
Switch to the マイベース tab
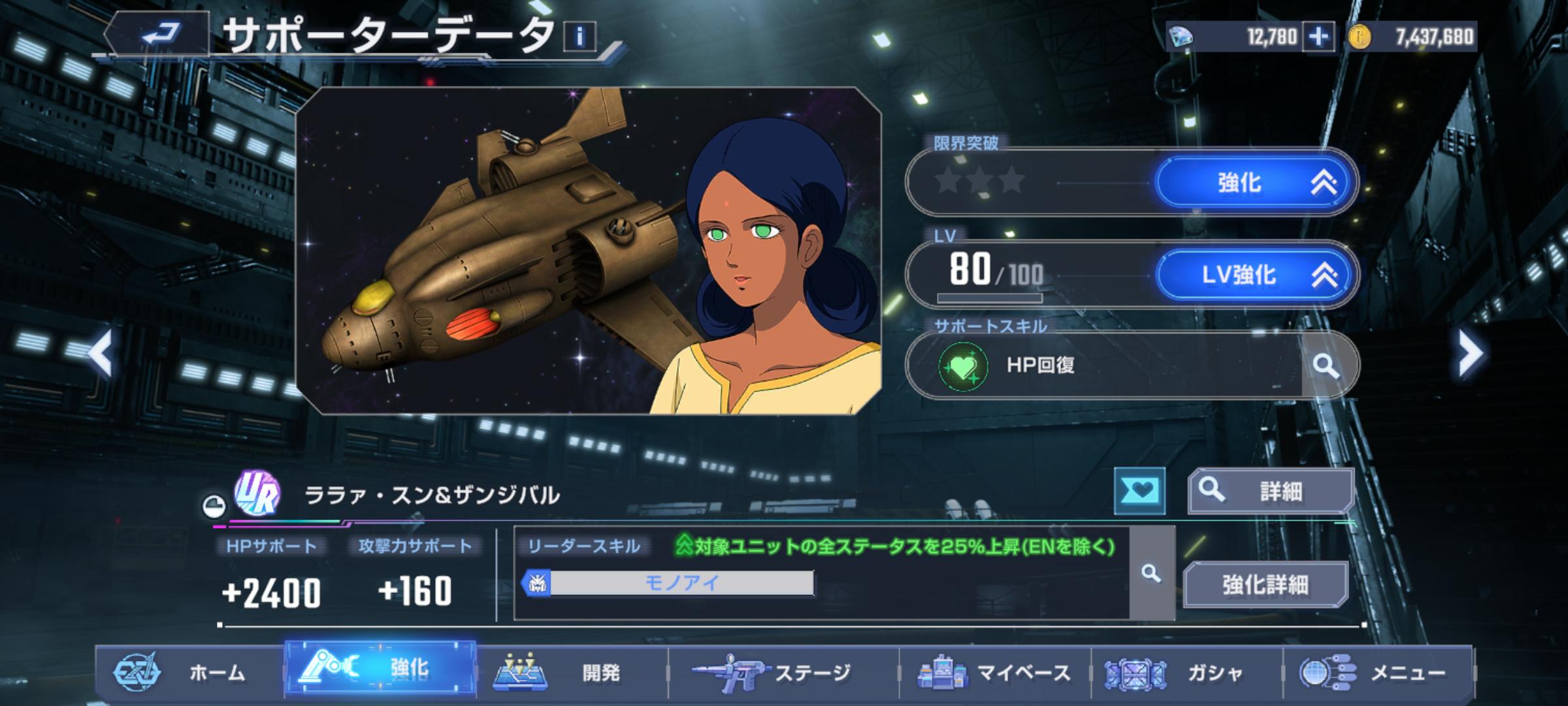pos(994,672)
